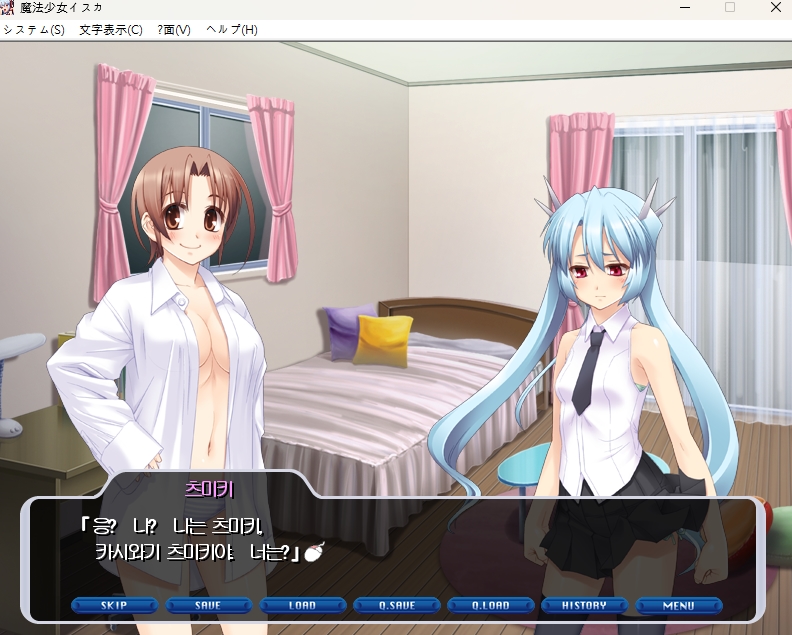Click the SKIP button
Viewport: 792px width, 635px height.
click(x=114, y=605)
